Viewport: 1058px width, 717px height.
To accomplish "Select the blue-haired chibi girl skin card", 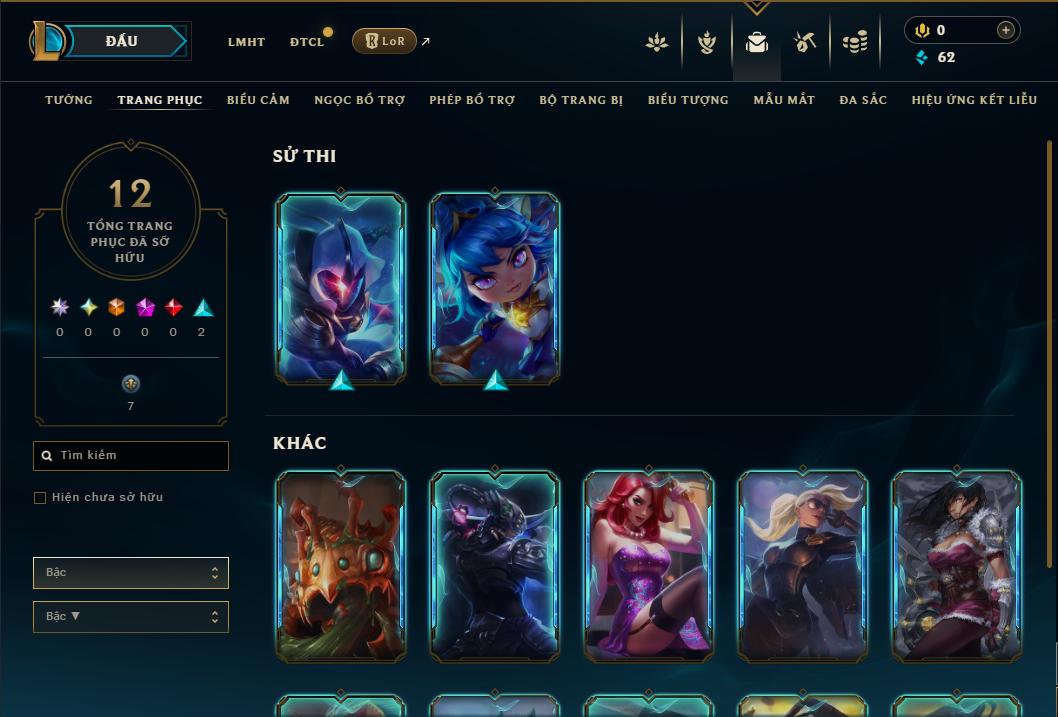I will 495,287.
